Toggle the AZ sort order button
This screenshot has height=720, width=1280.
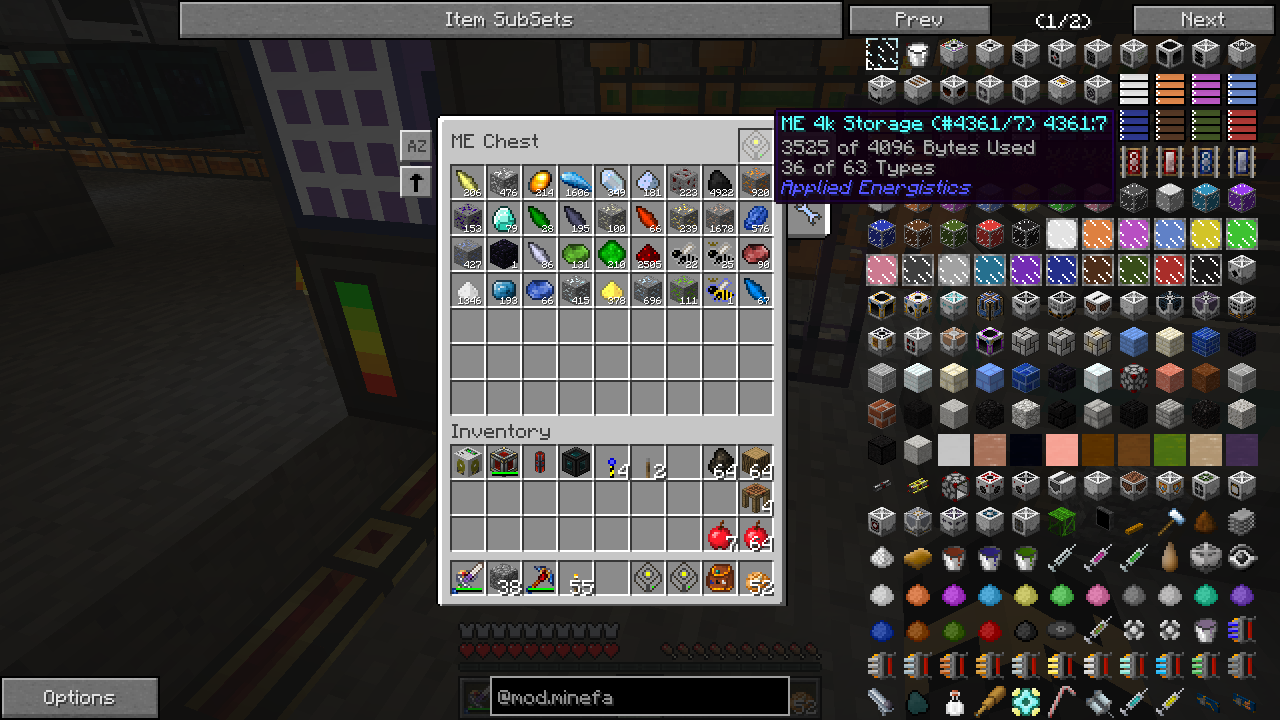pos(416,146)
